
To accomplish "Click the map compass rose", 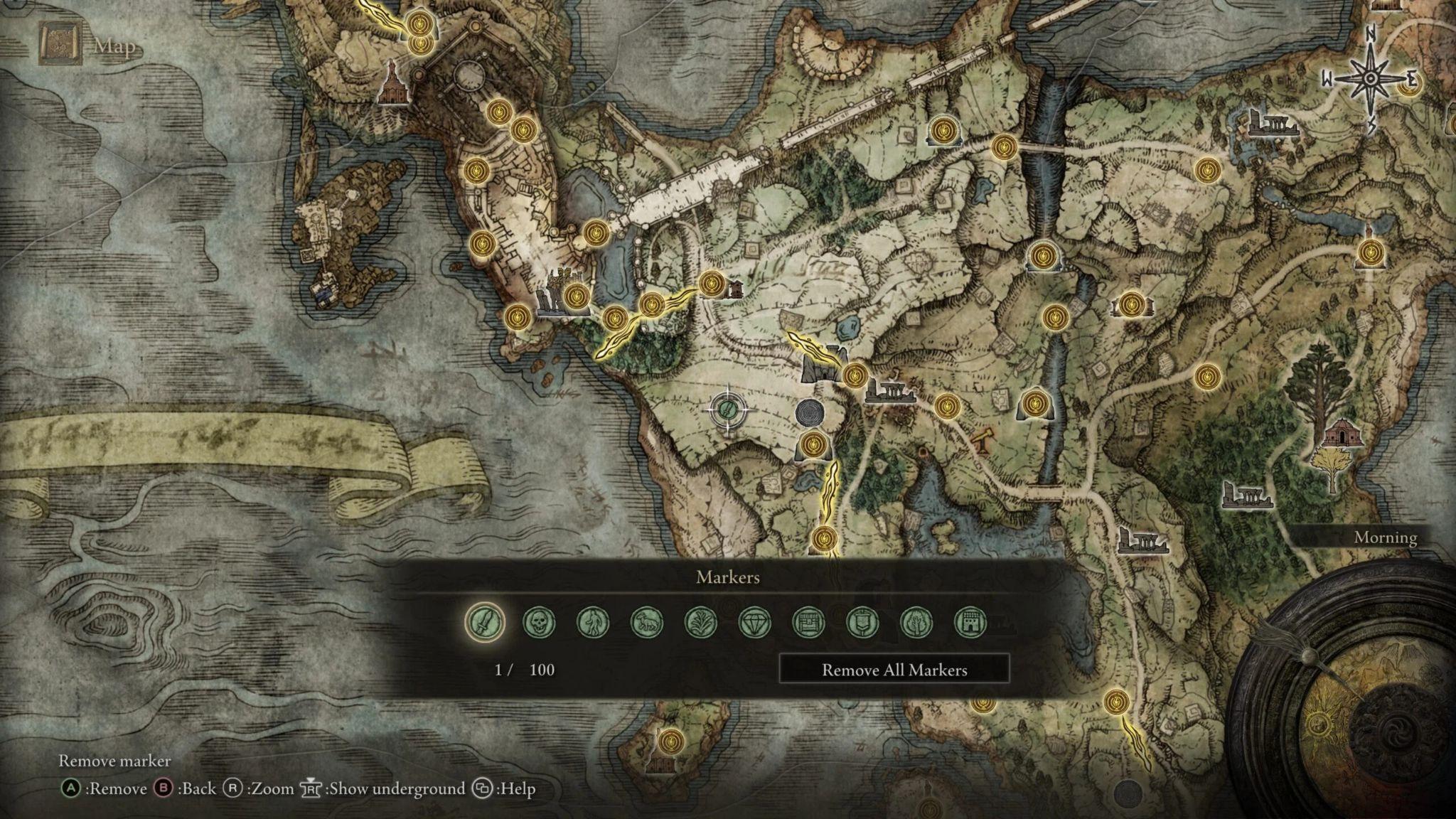I will [x=1369, y=78].
